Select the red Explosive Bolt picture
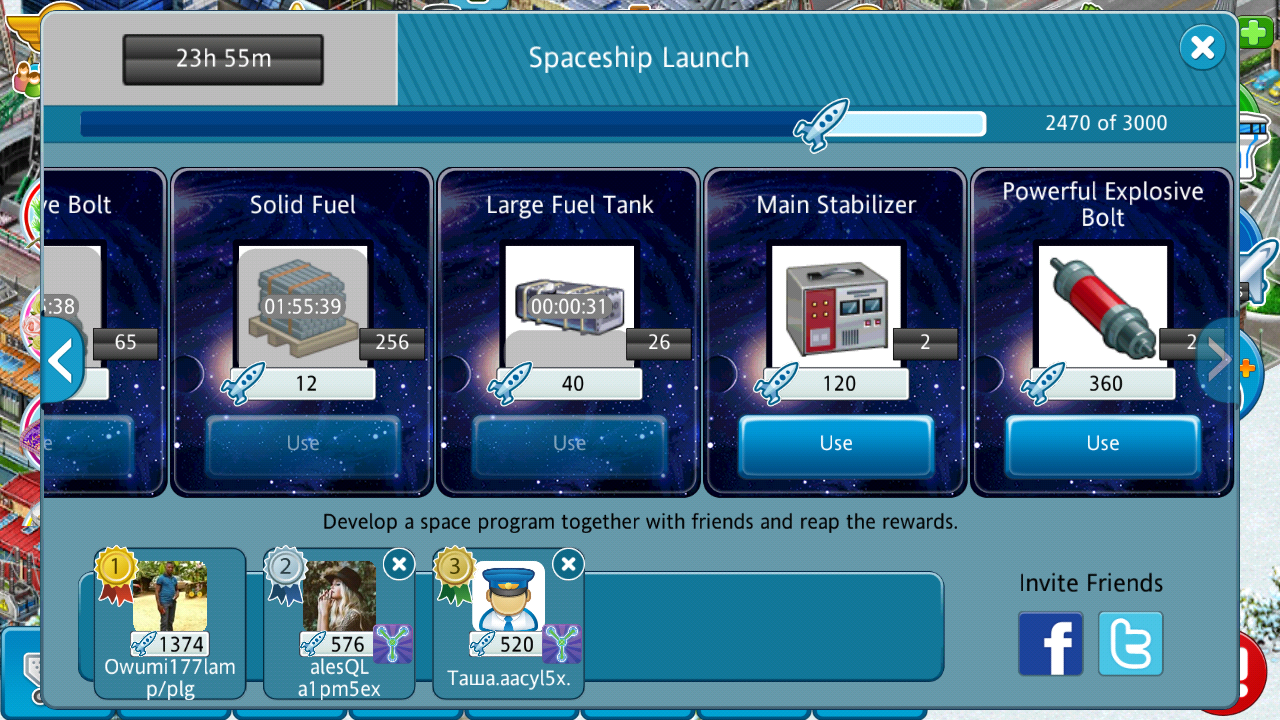1280x720 pixels. [1102, 306]
